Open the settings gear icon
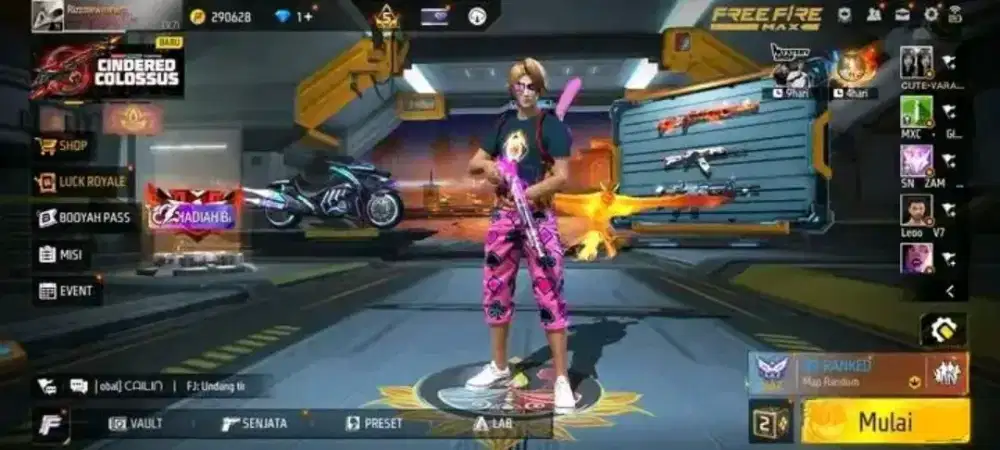The image size is (1000, 450). 931,14
